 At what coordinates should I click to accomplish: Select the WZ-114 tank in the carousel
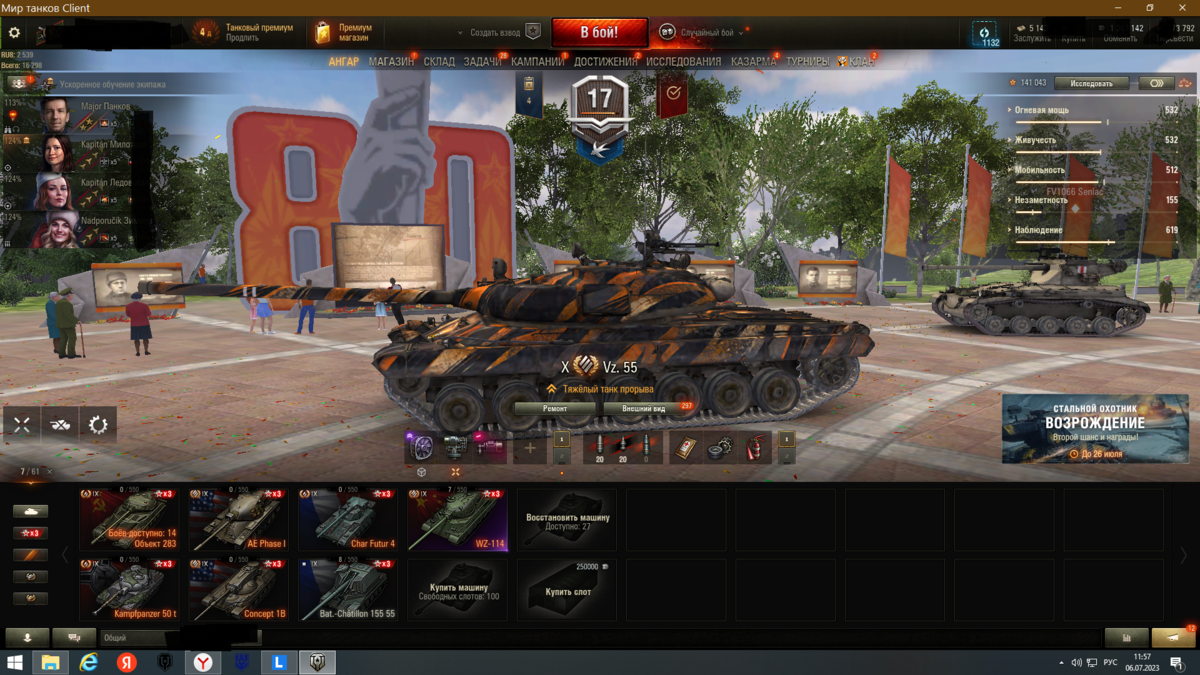(457, 520)
